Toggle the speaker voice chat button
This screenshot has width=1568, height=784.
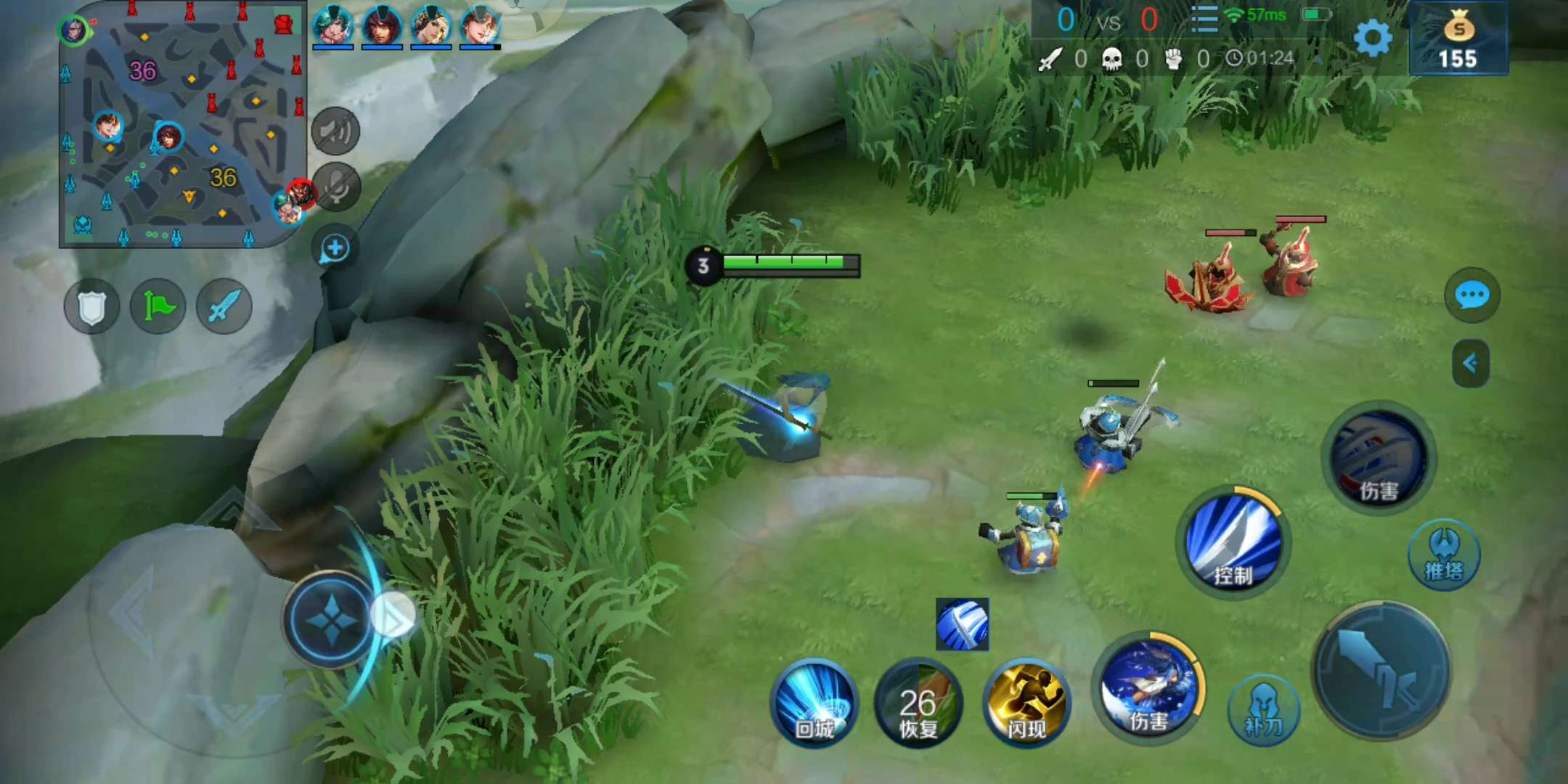coord(335,131)
